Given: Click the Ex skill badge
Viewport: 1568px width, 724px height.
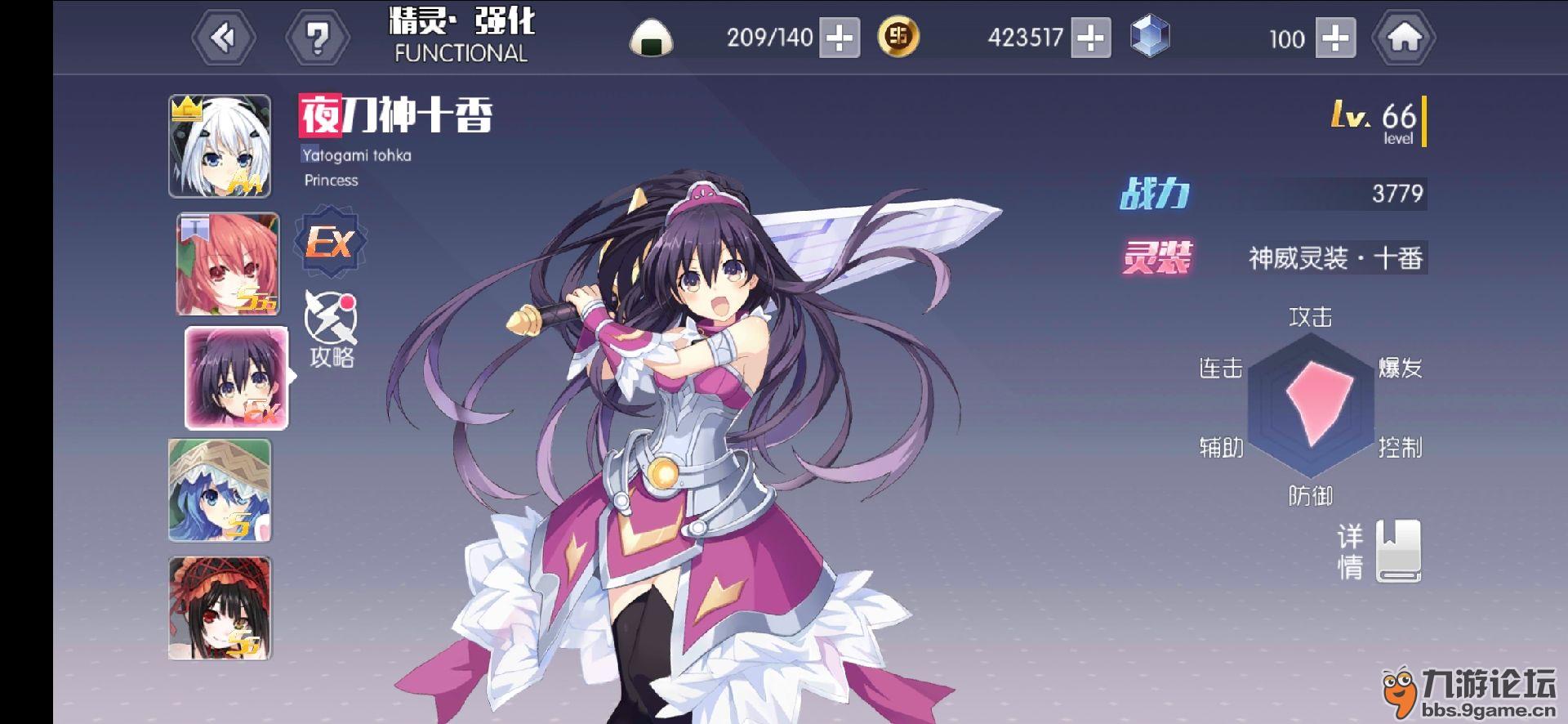Looking at the screenshot, I should point(330,241).
